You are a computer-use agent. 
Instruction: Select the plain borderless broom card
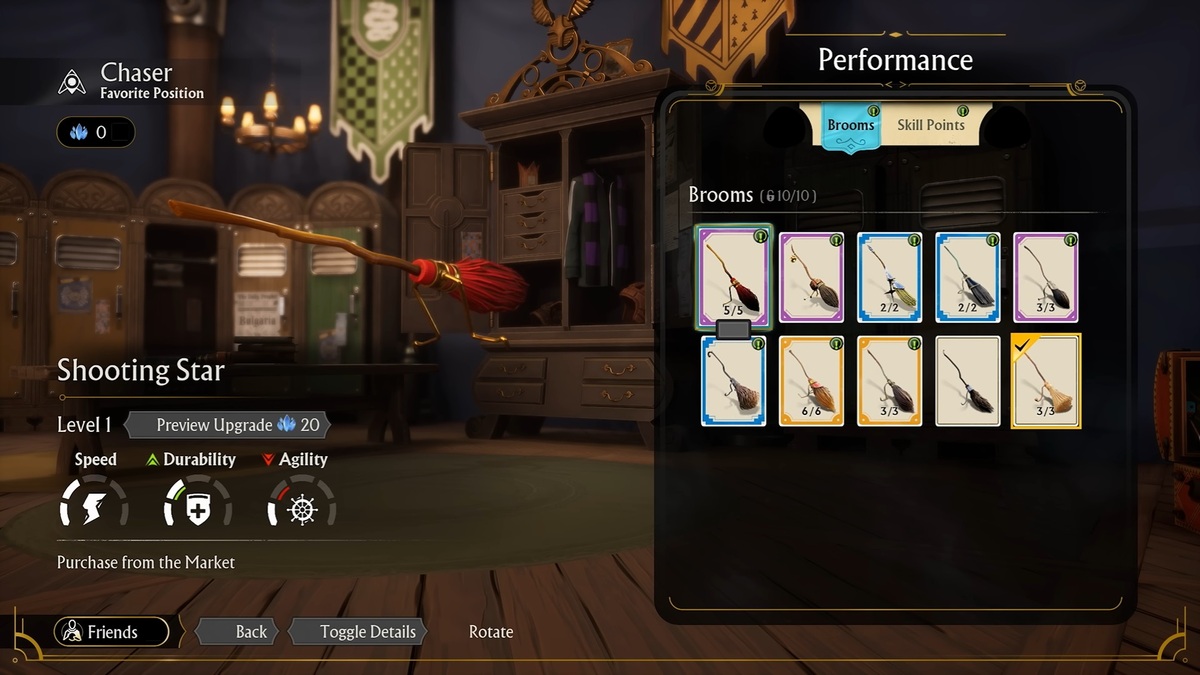coord(967,381)
